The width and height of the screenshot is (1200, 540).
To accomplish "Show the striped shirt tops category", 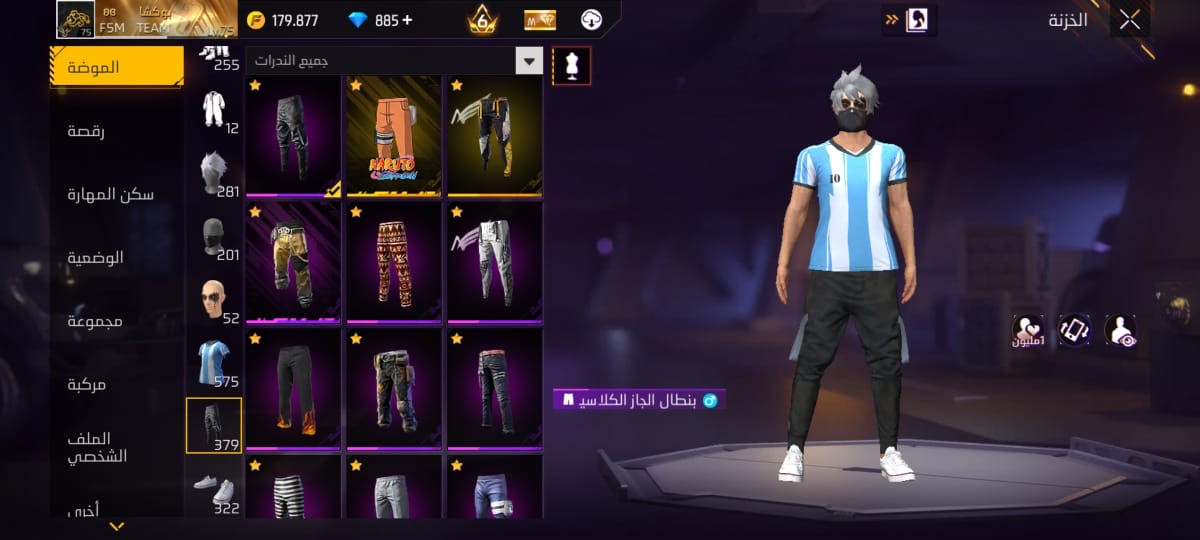I will coord(213,361).
